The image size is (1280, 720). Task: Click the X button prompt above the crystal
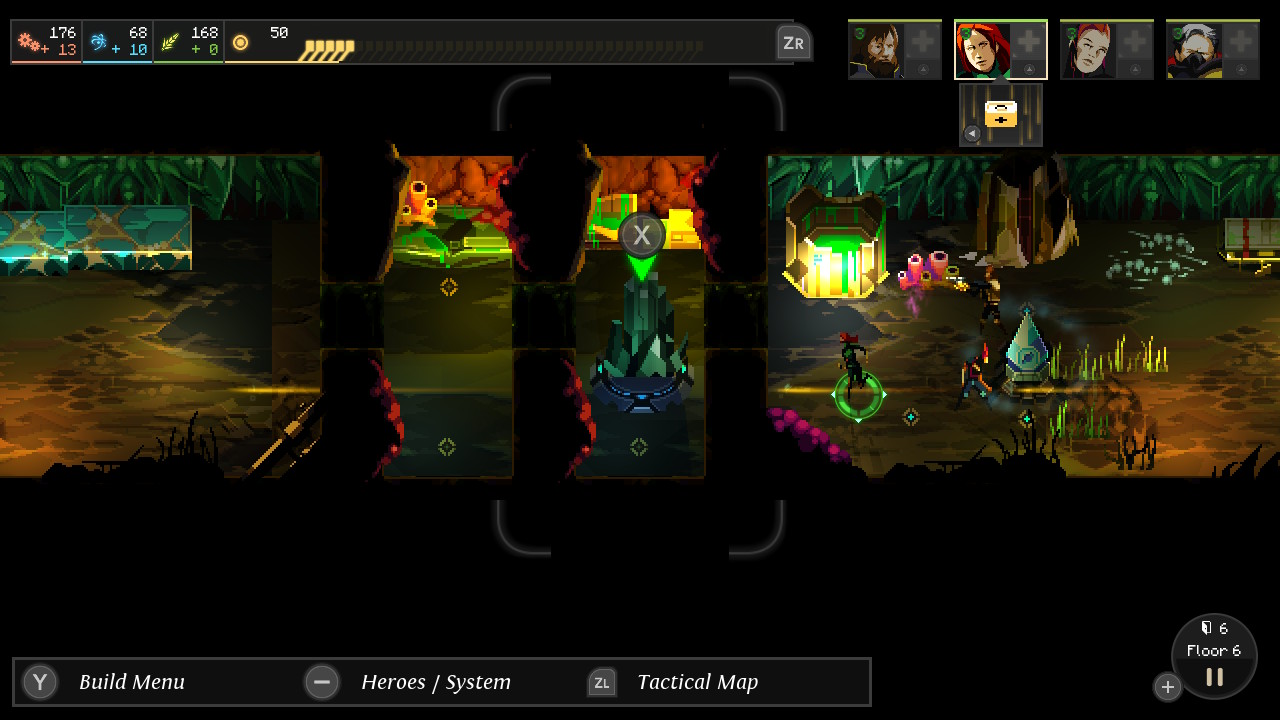pyautogui.click(x=642, y=234)
